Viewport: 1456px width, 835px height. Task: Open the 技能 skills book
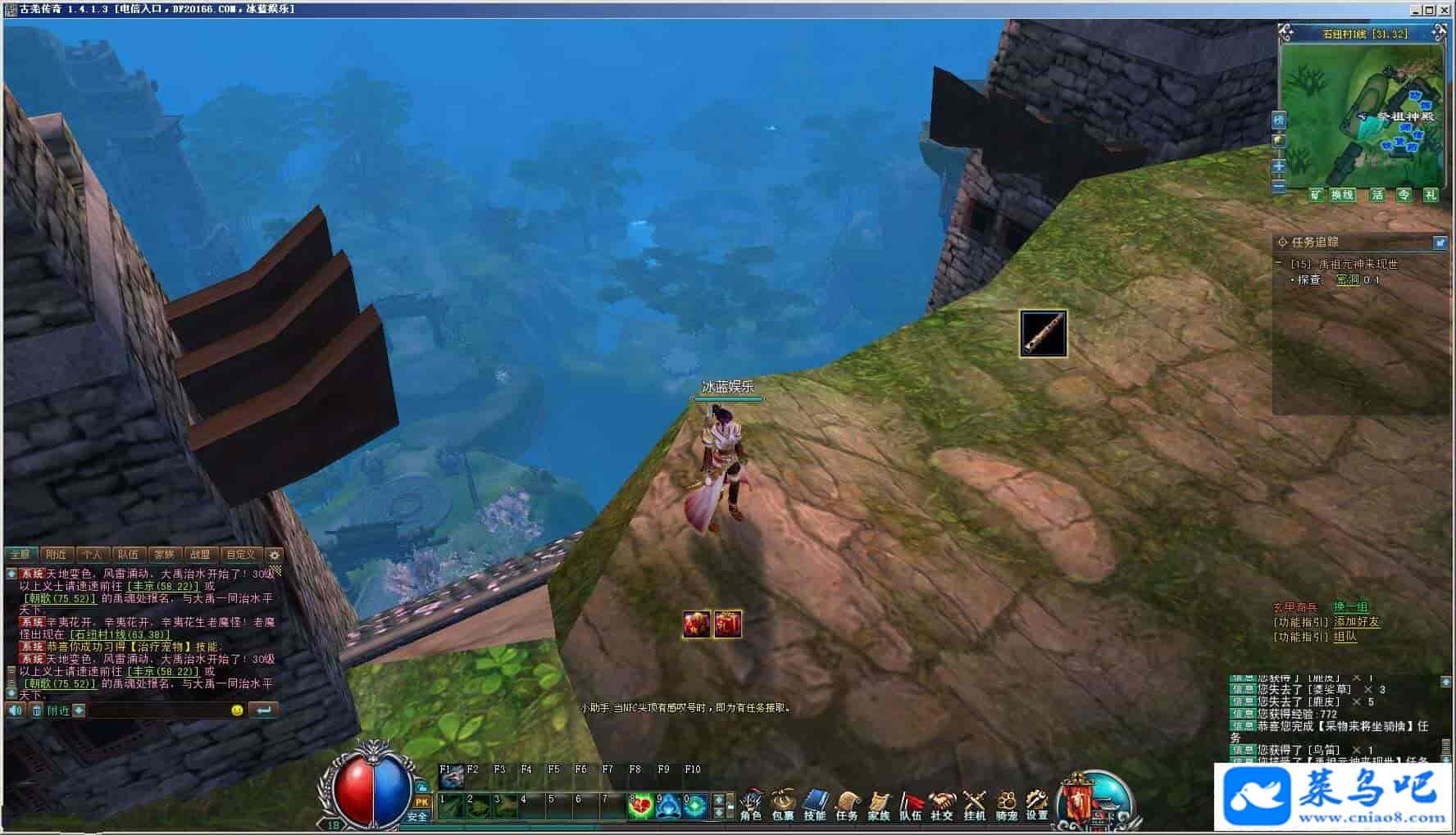tap(815, 804)
